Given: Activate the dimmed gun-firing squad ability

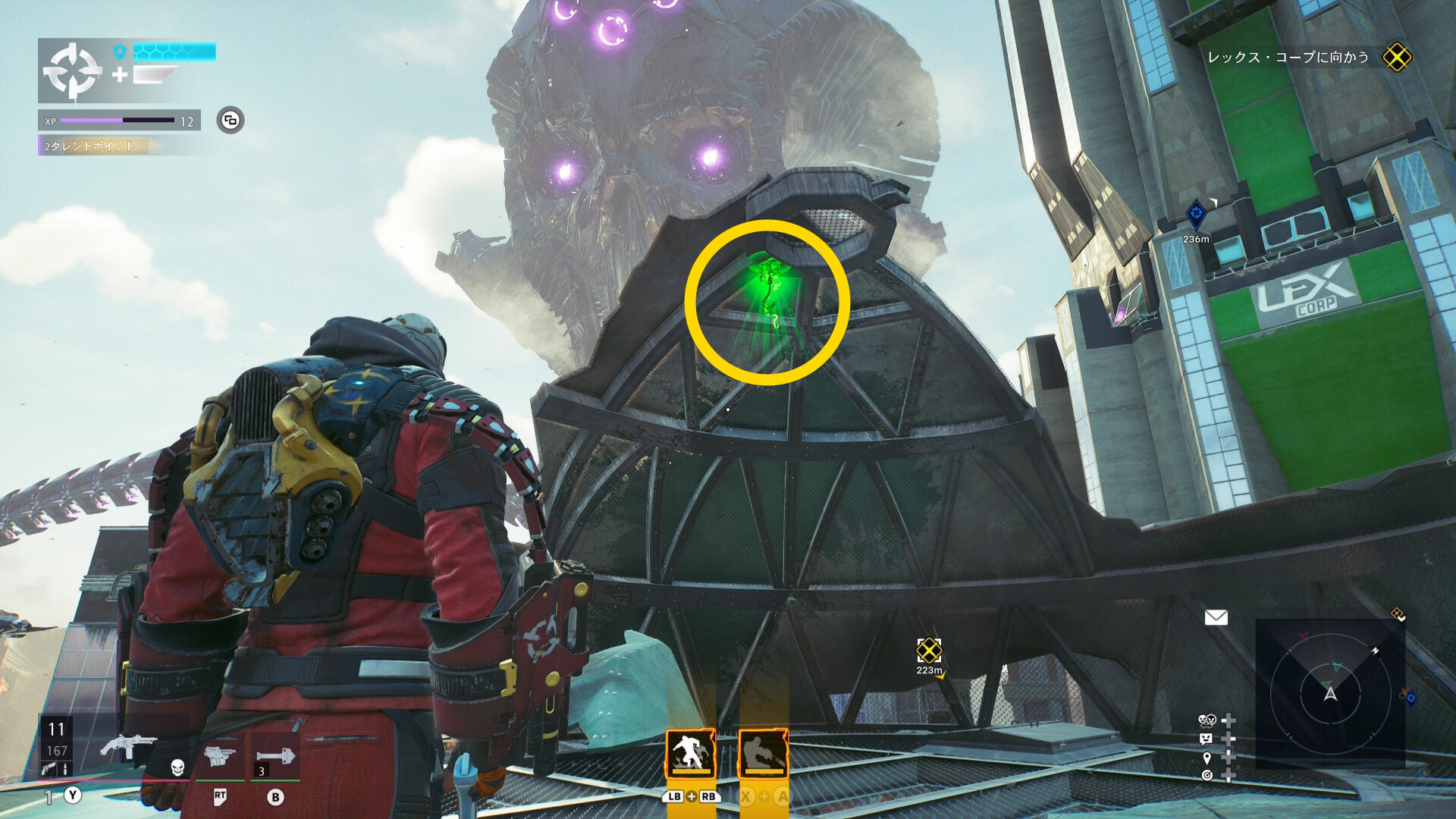Looking at the screenshot, I should pos(763,753).
